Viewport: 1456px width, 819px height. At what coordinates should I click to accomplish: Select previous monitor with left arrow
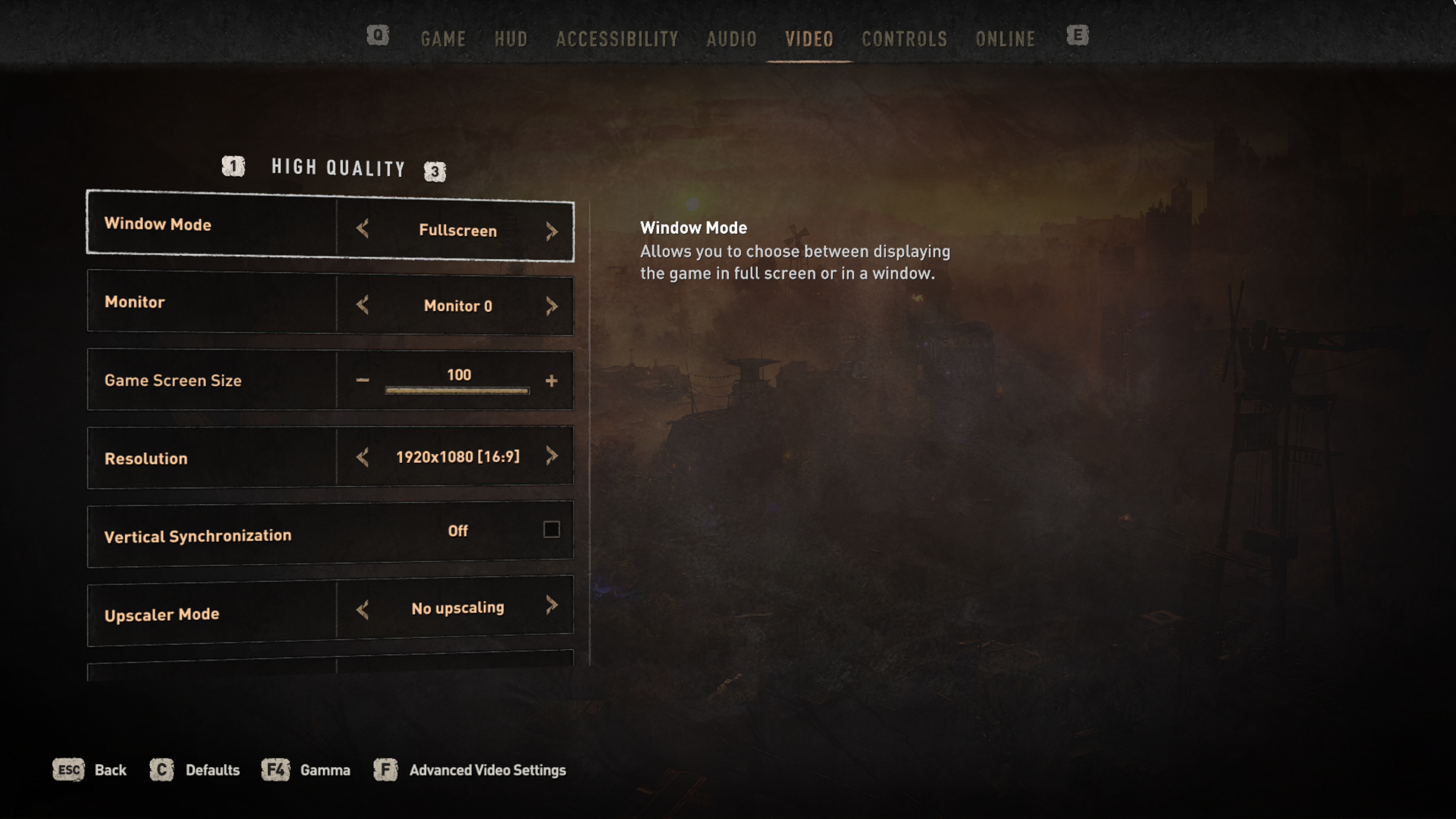click(x=363, y=304)
